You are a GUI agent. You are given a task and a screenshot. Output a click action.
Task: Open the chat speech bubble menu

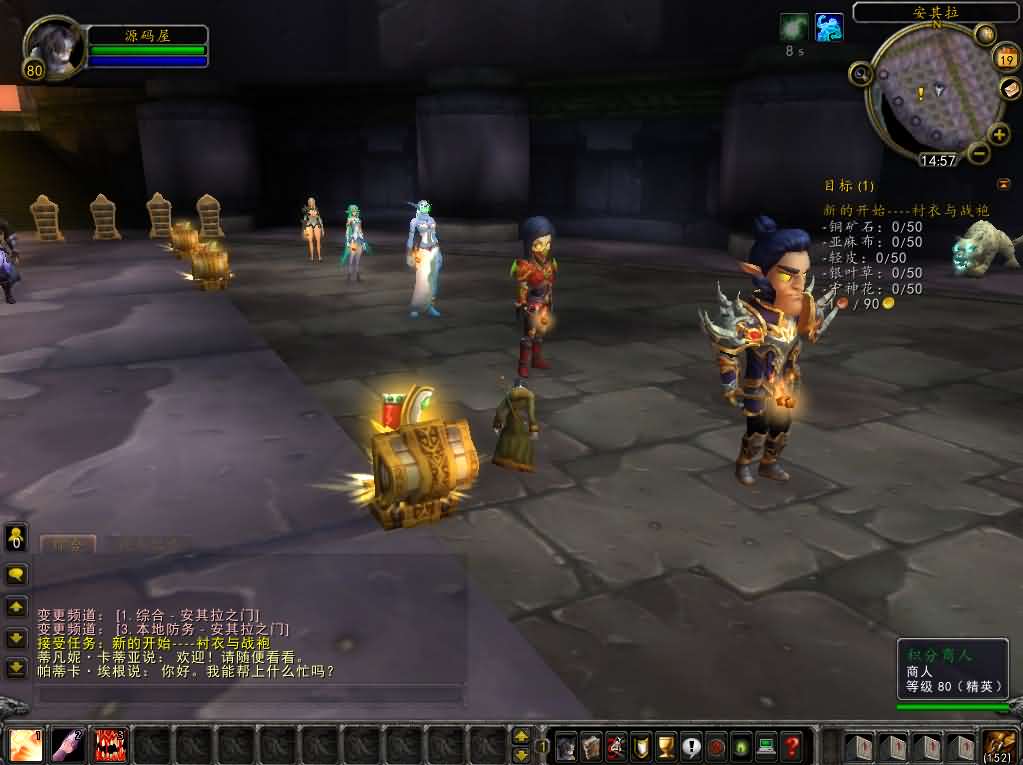[x=16, y=574]
